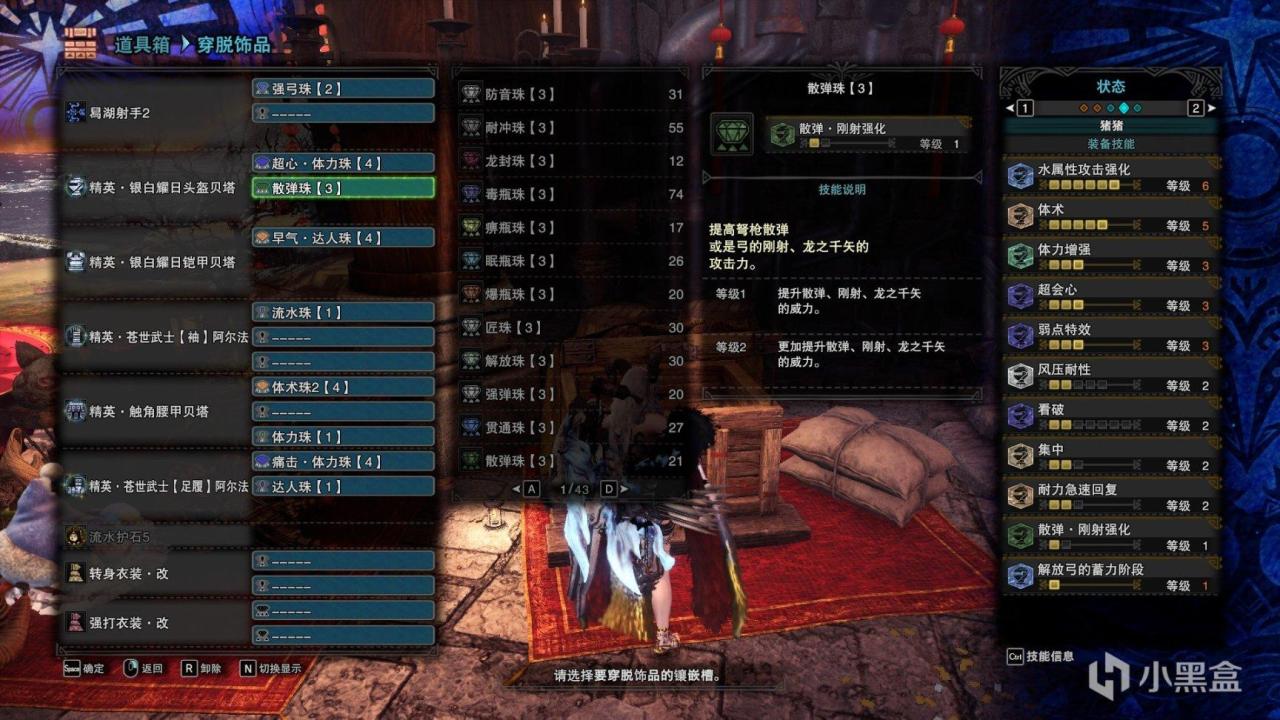Select the 体术珠2【4】 slot
Viewport: 1280px width, 720px height.
coord(343,387)
